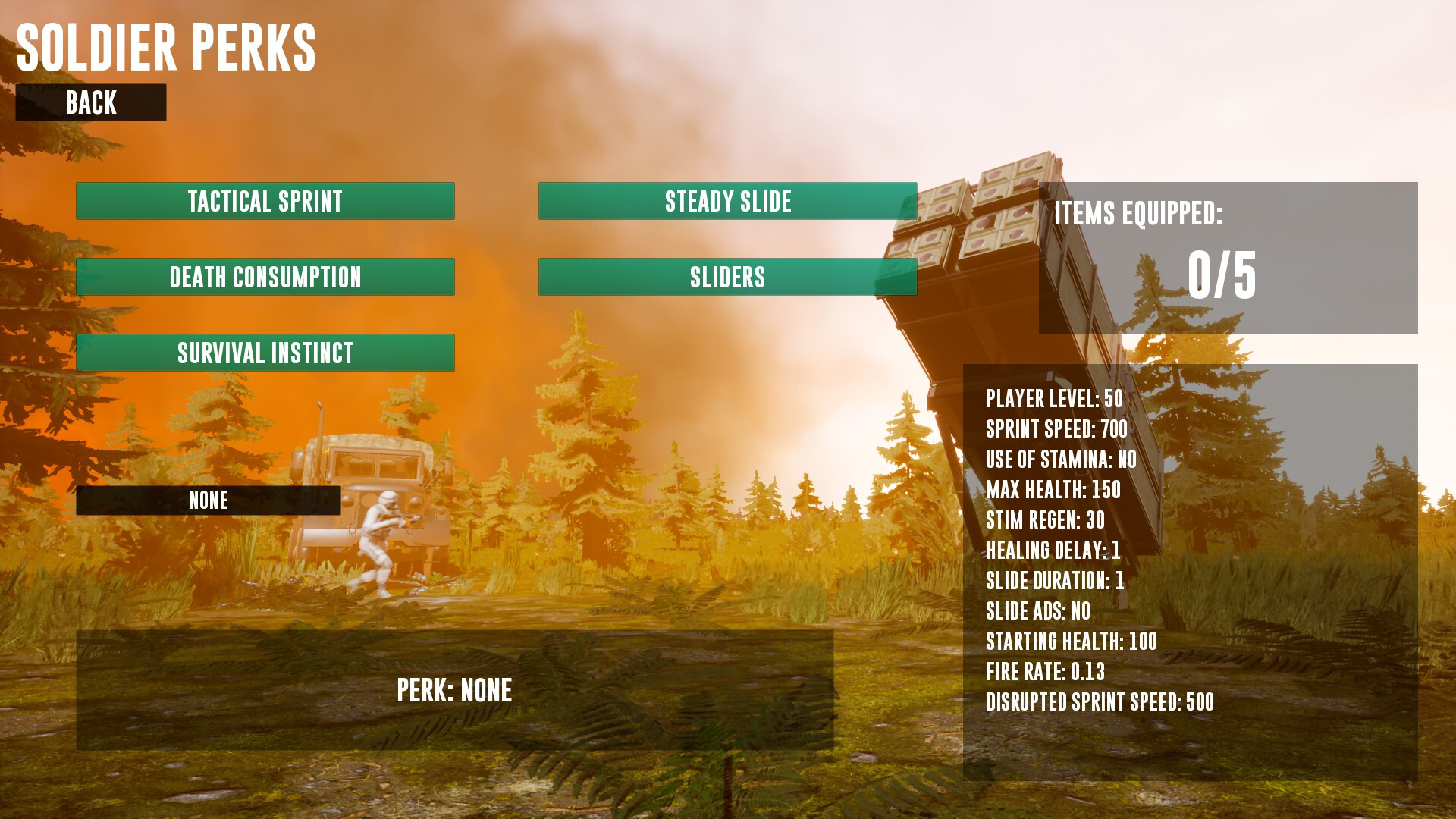Select the Tactical Sprint perk
This screenshot has height=819, width=1456.
pyautogui.click(x=265, y=201)
